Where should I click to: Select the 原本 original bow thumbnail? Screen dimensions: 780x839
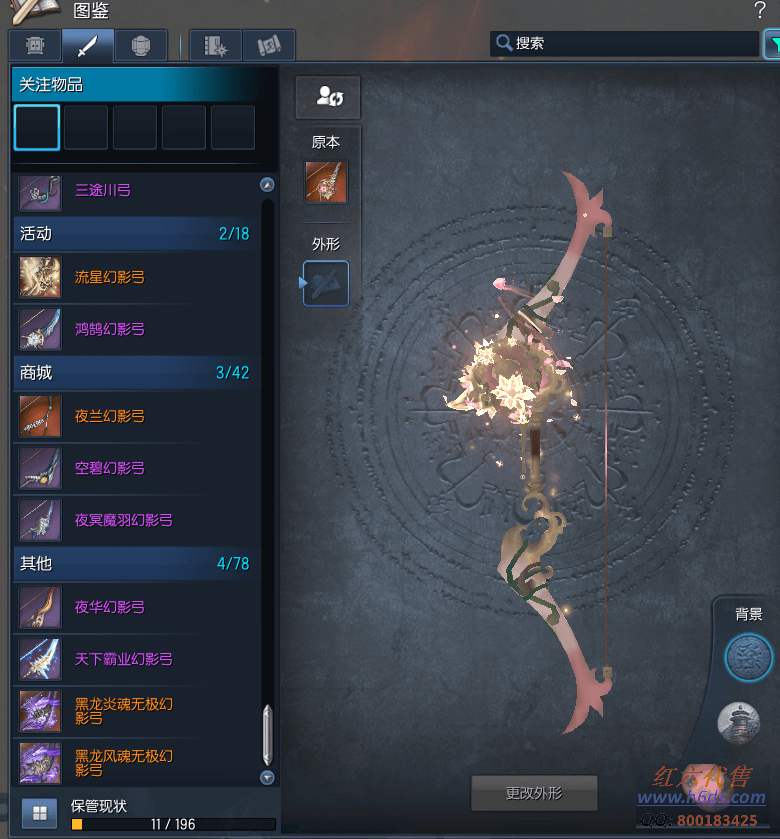pyautogui.click(x=326, y=182)
